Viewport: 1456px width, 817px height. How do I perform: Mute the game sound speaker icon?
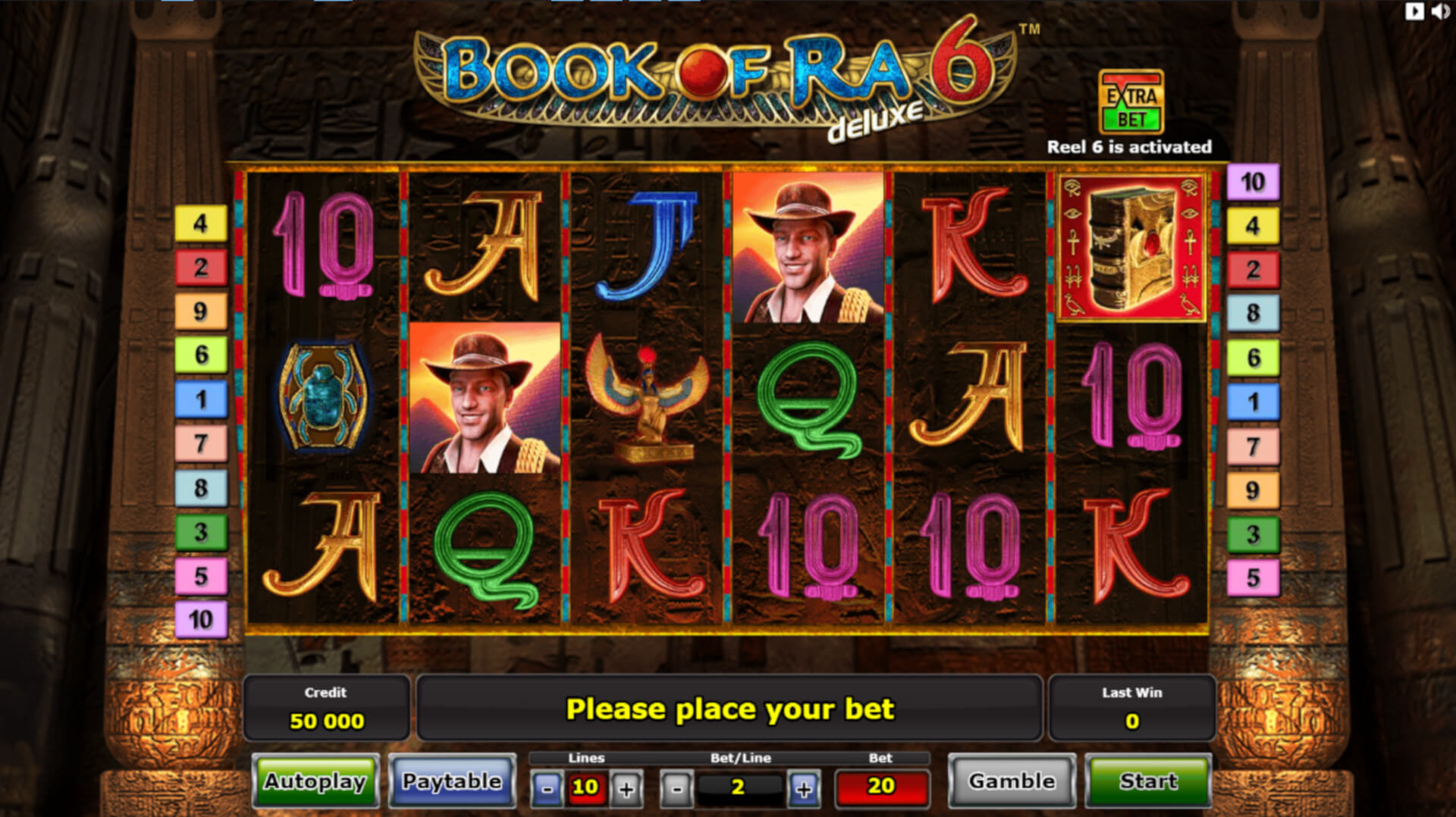(x=1440, y=11)
